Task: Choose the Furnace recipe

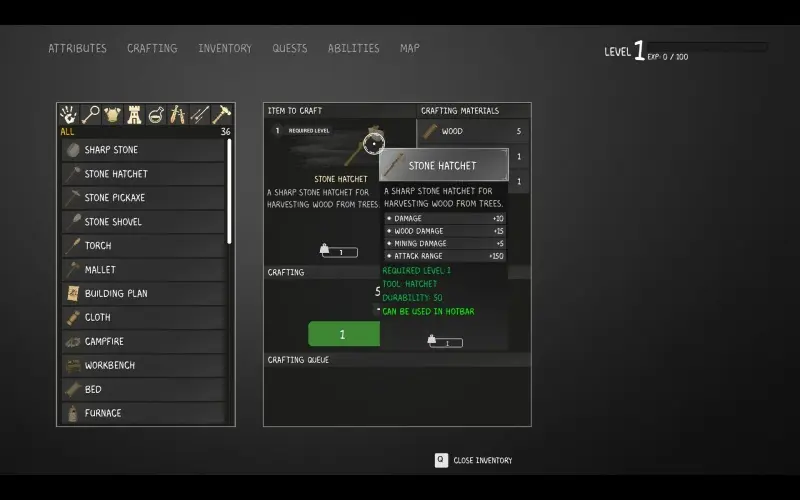Action: [x=144, y=413]
